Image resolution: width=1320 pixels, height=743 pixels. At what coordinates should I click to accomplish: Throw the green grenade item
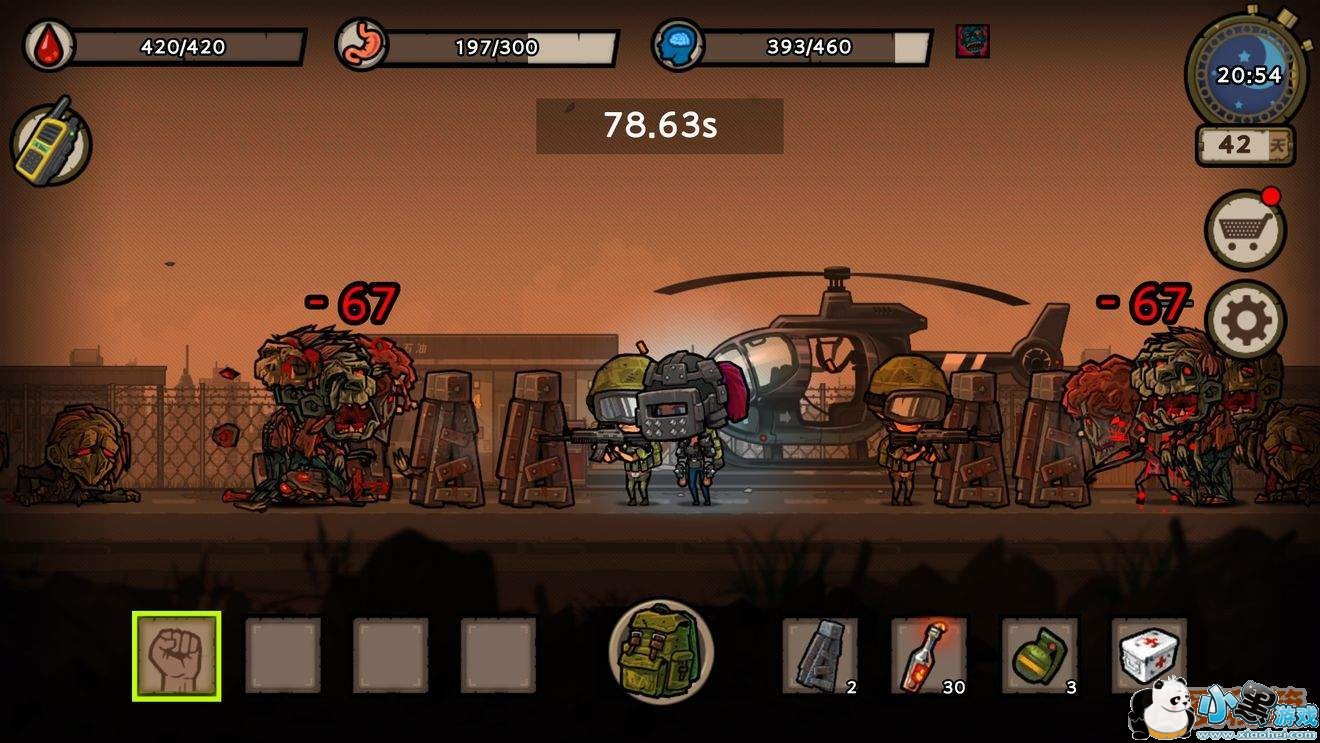click(x=1039, y=655)
